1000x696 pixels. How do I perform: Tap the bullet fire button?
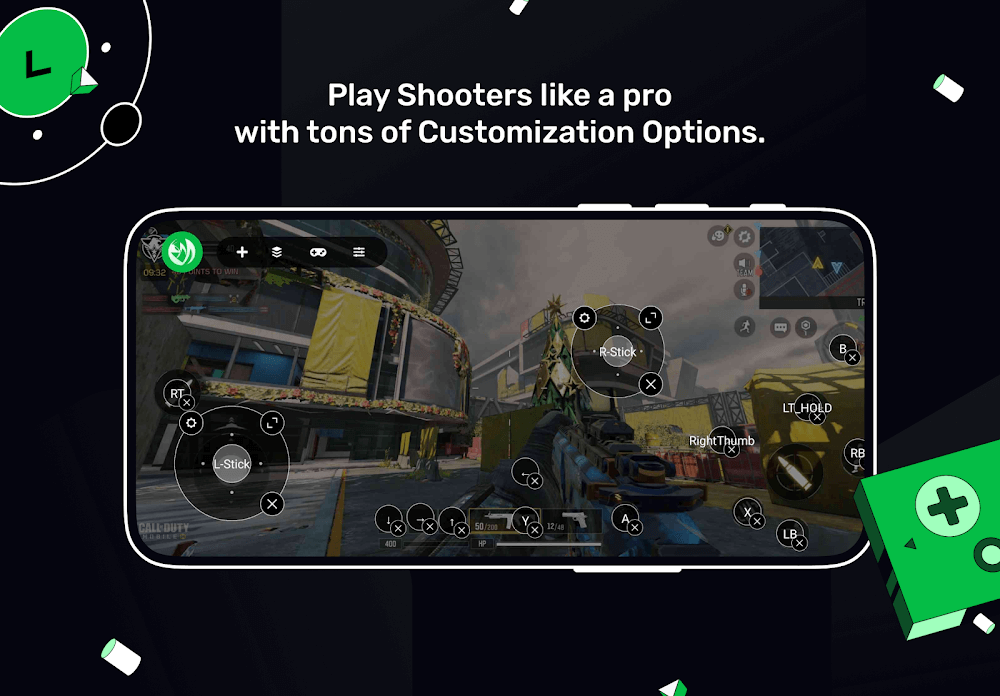tap(794, 470)
